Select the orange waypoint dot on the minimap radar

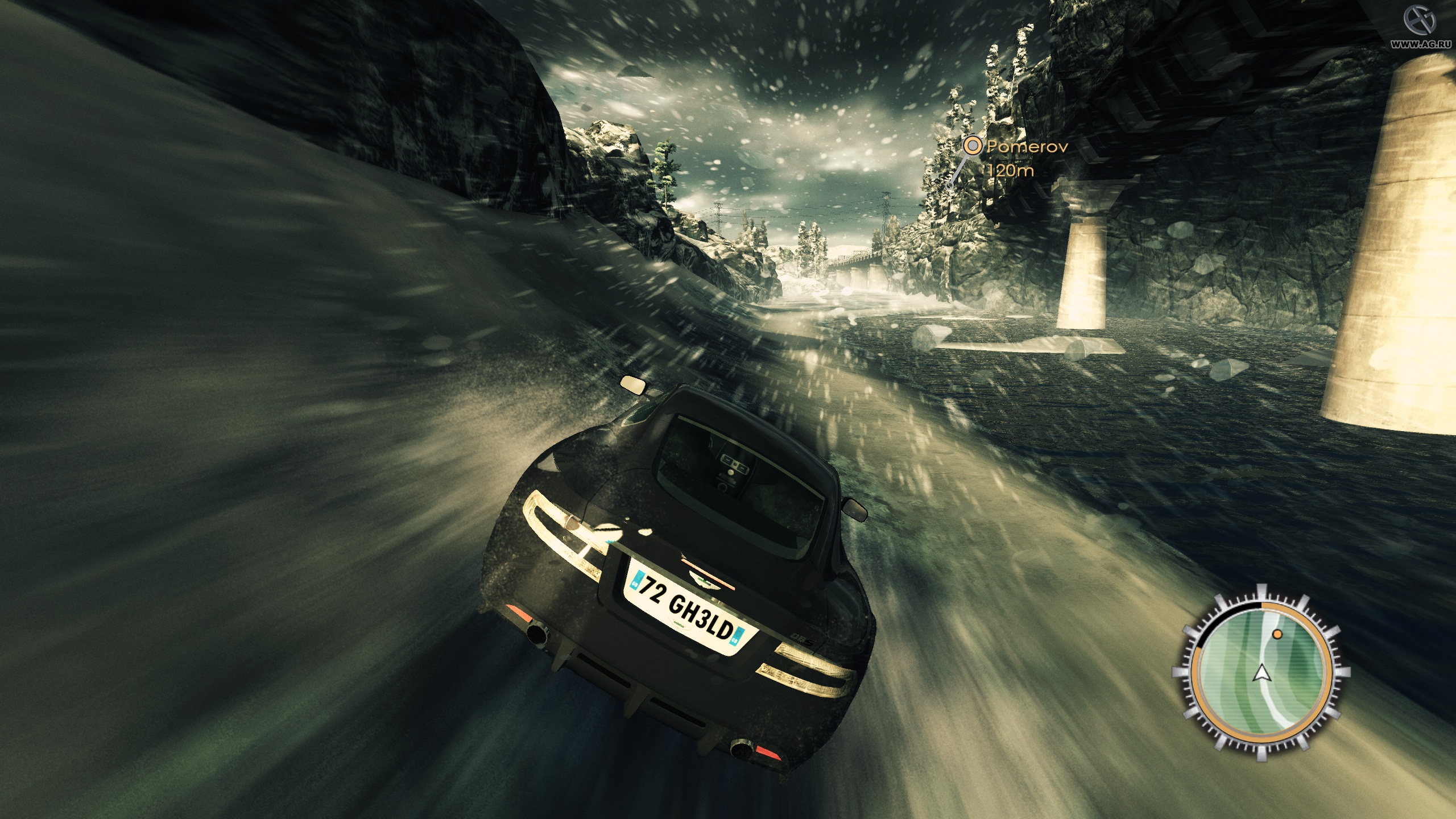1277,634
